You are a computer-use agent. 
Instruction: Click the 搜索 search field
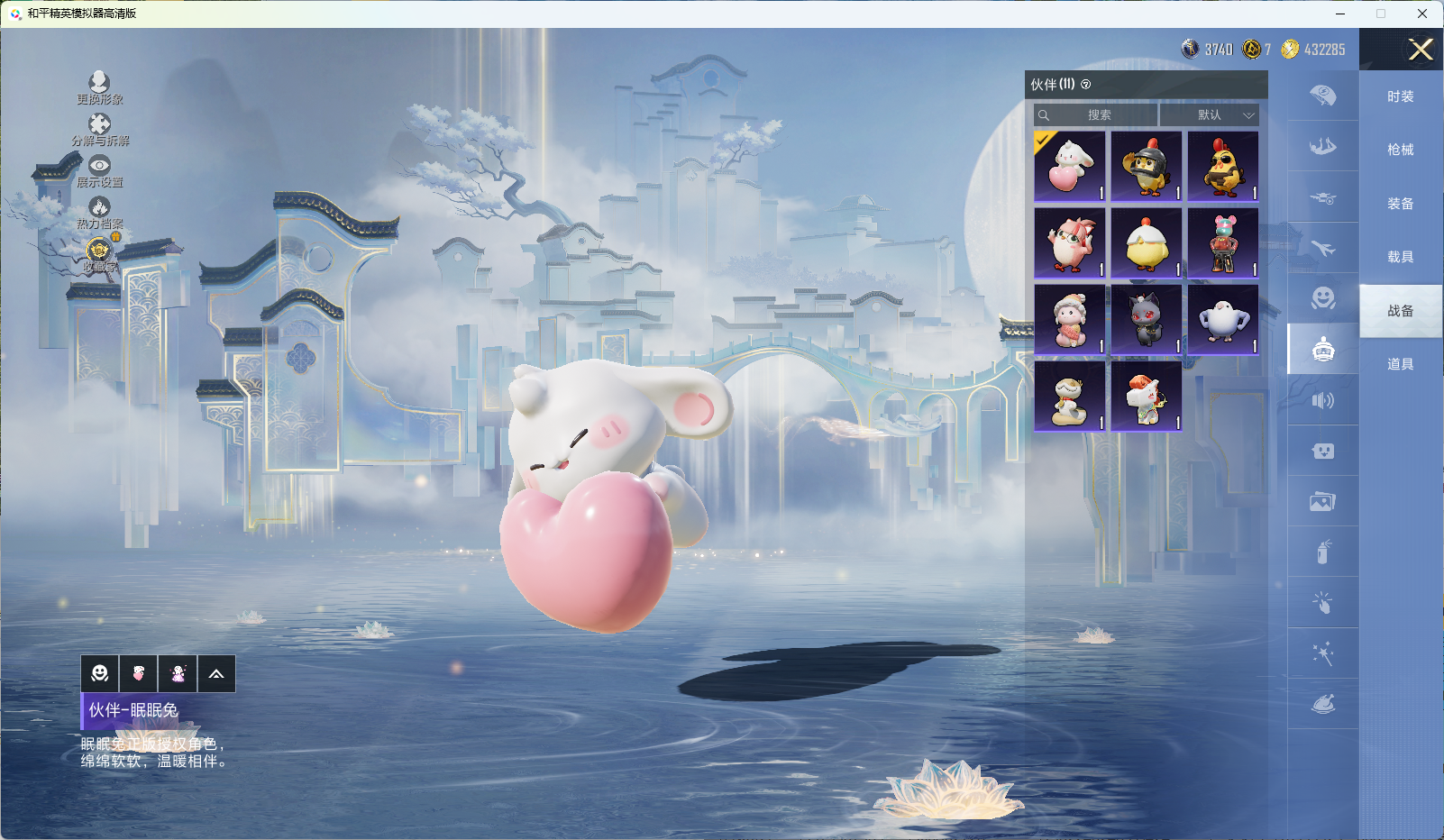click(1098, 115)
